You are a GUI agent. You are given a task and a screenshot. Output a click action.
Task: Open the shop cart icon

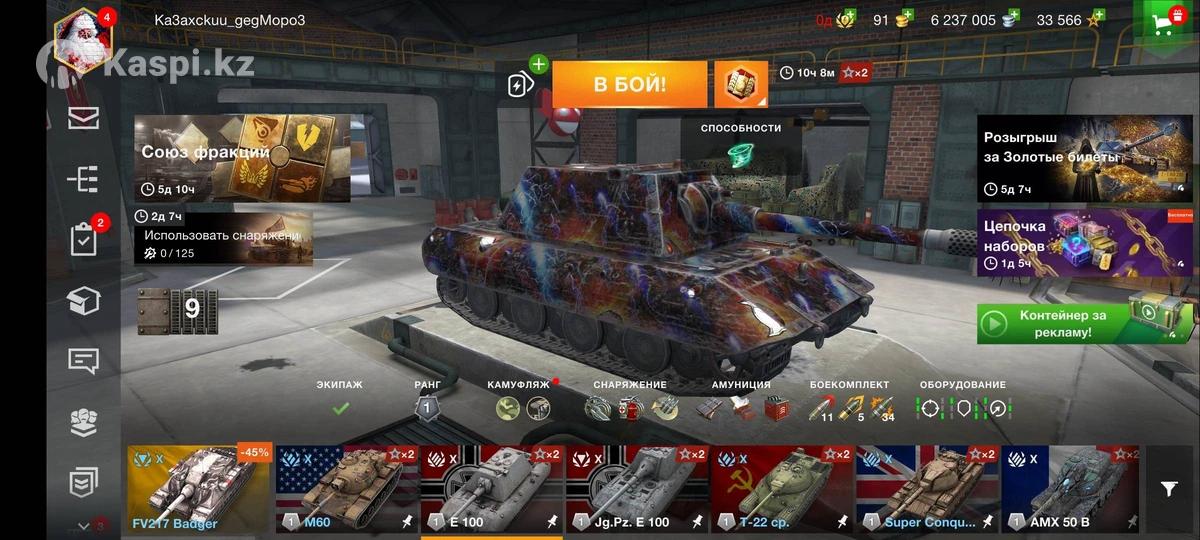[1164, 23]
